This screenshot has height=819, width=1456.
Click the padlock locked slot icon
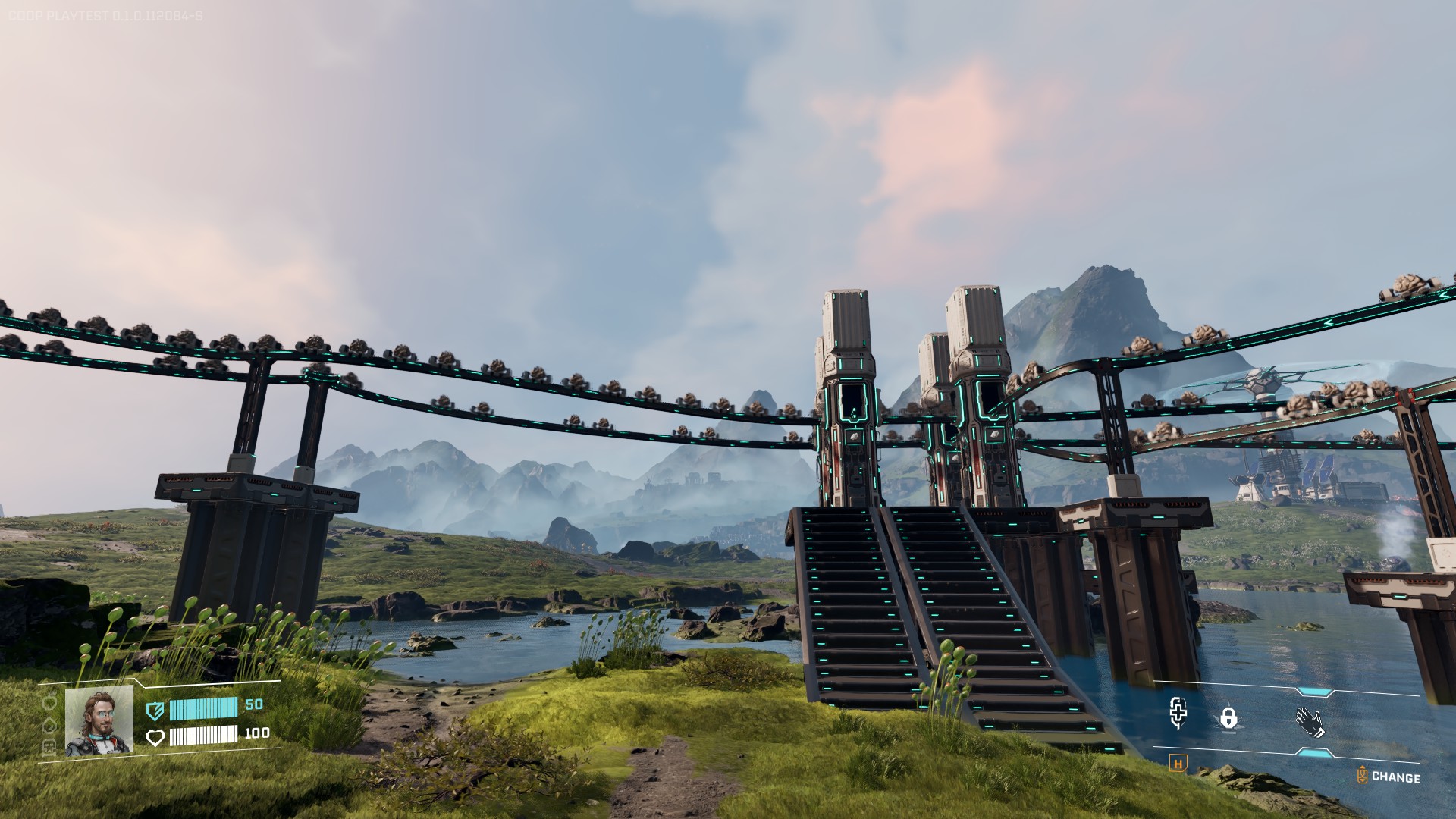[x=1228, y=717]
